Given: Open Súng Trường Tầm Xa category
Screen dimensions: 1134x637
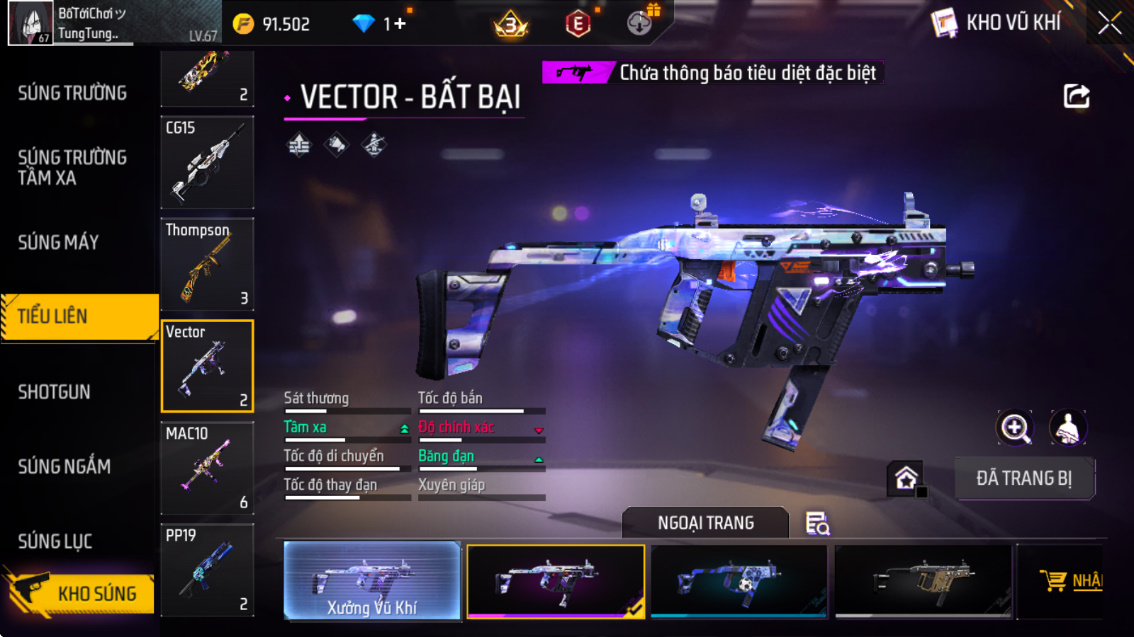Looking at the screenshot, I should (x=73, y=167).
